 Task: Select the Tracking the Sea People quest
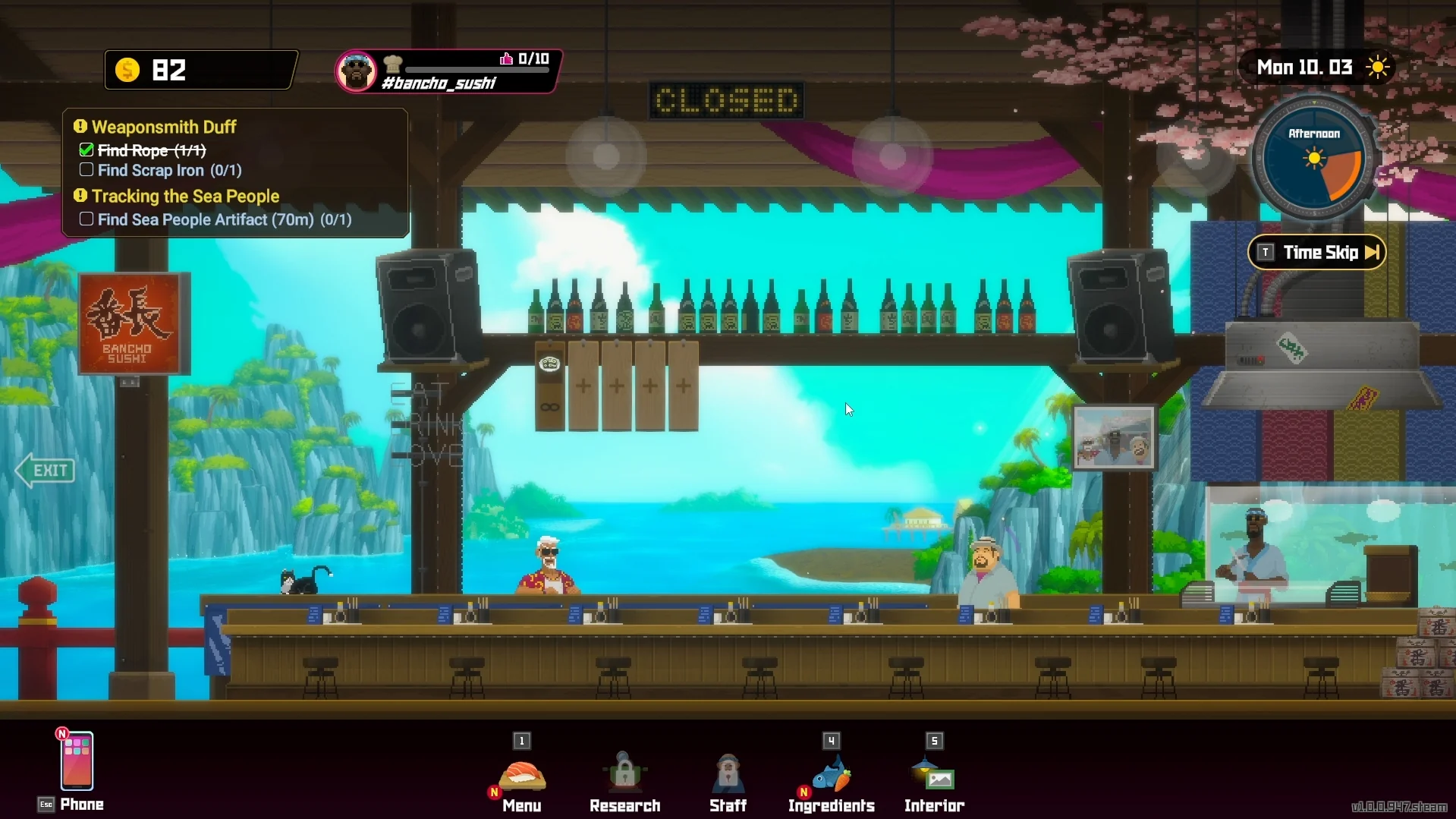[x=185, y=197]
